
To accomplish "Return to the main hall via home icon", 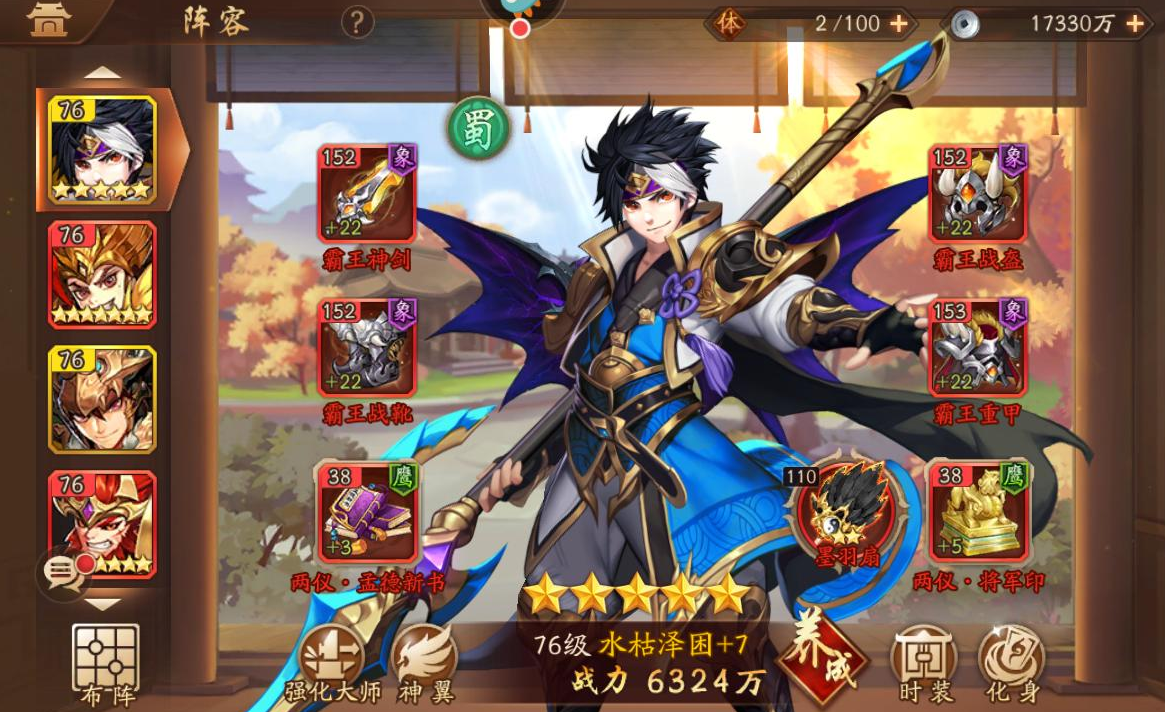I will click(x=49, y=21).
